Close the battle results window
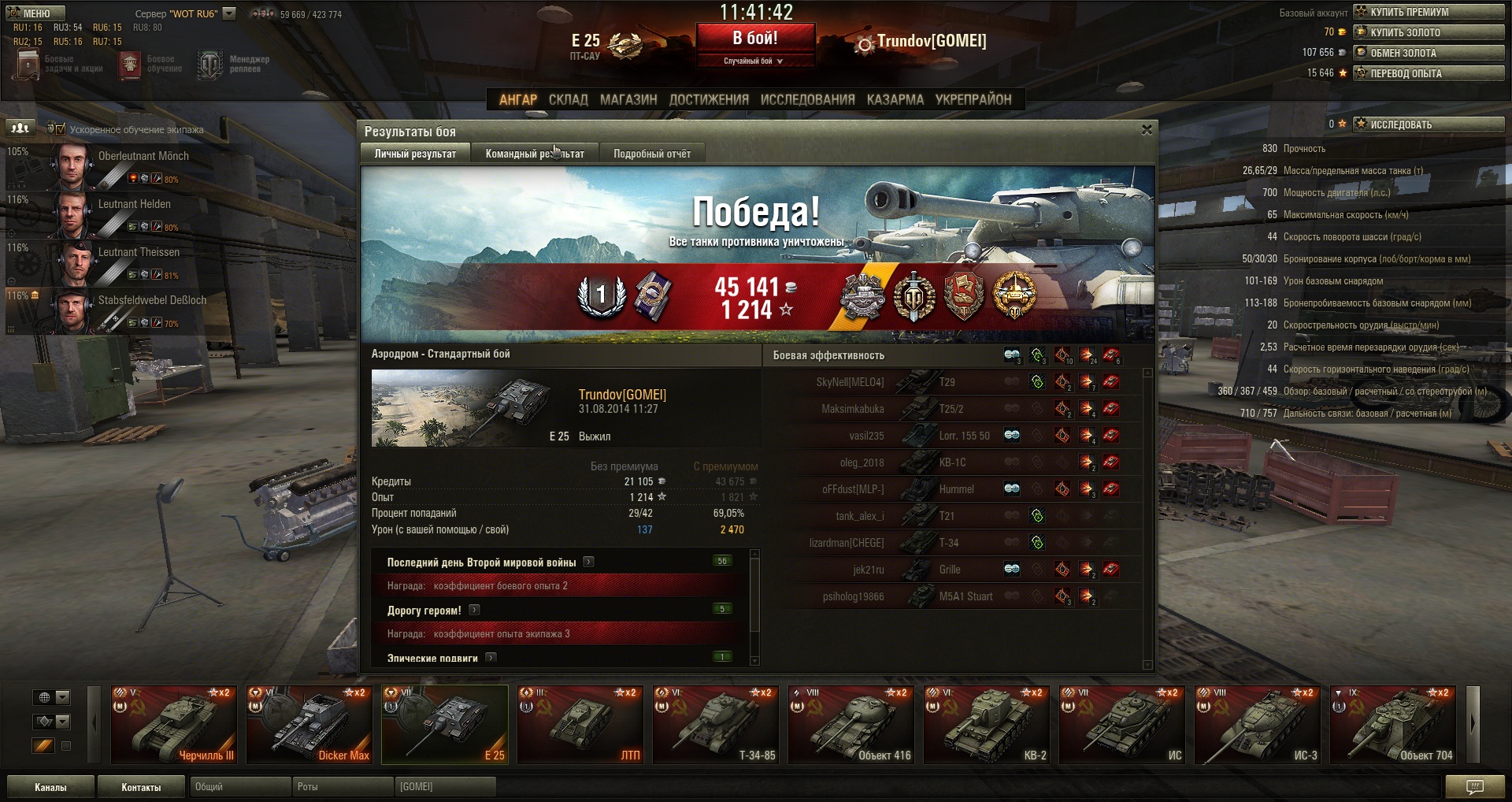 (1147, 130)
